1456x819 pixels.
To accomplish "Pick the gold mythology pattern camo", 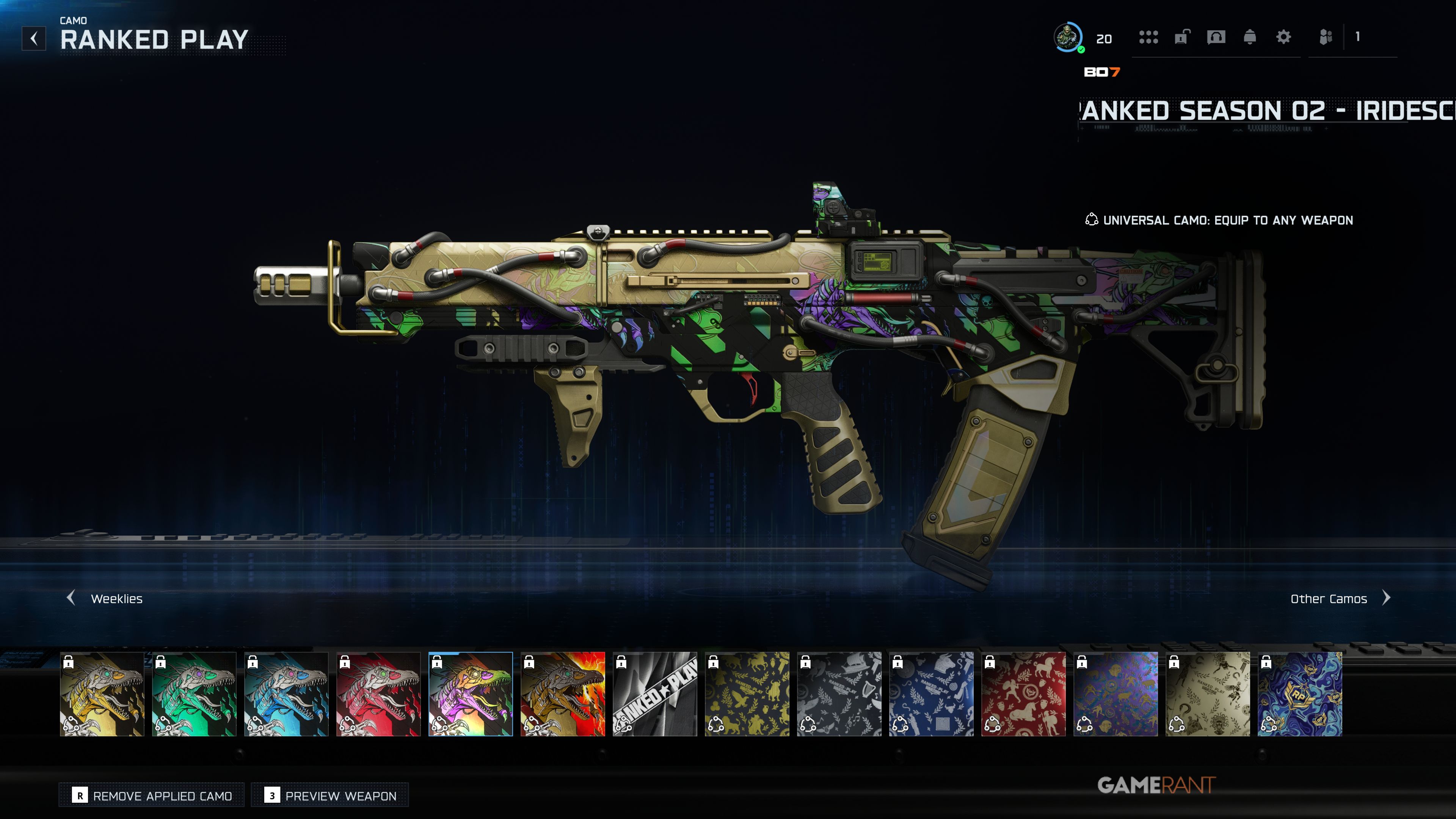I will 747,693.
